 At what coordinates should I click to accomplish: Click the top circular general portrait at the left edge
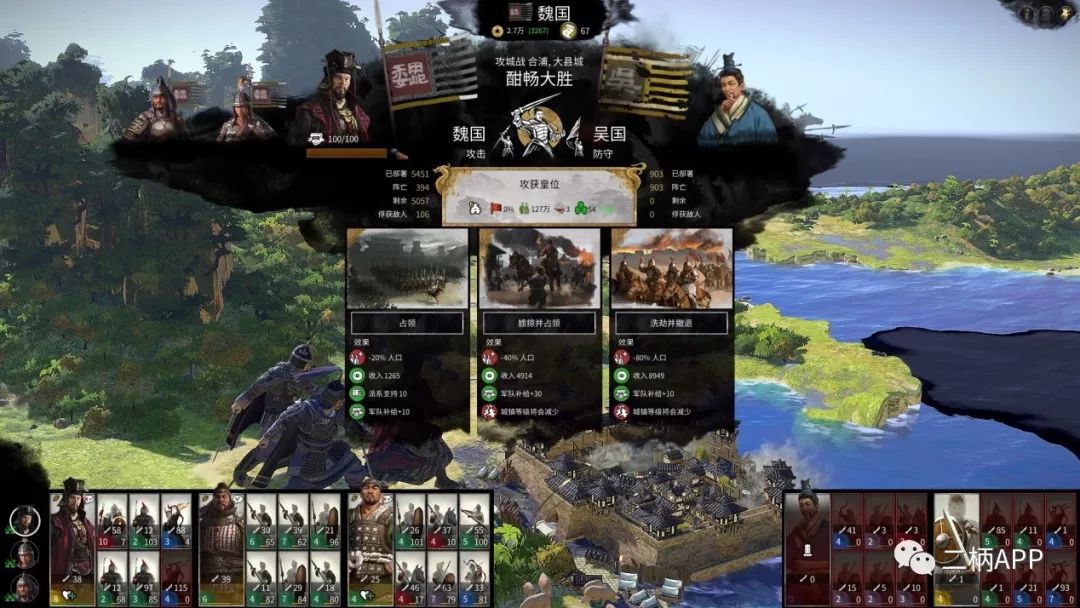(25, 520)
